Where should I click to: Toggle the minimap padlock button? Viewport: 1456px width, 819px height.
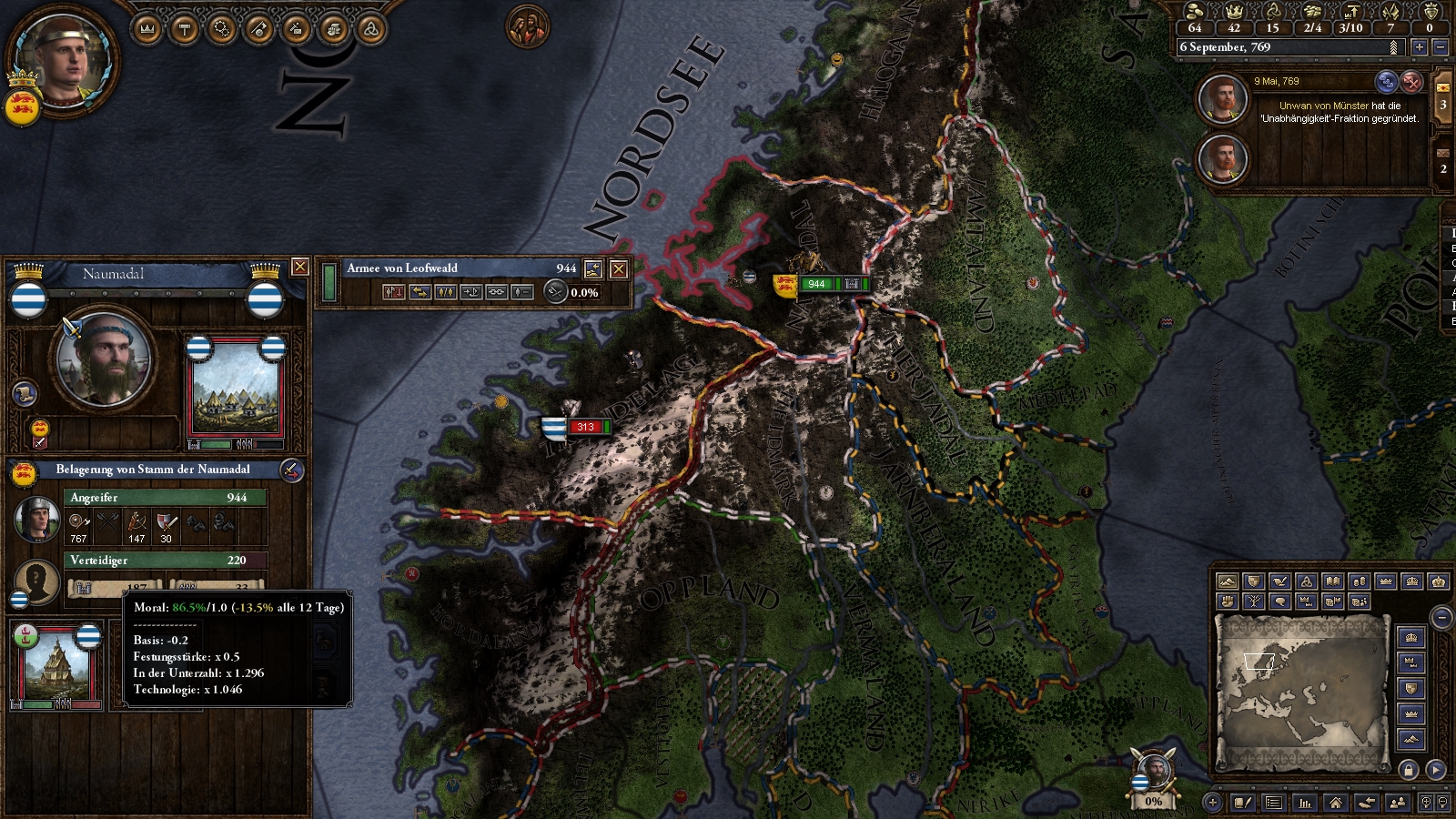[1409, 770]
